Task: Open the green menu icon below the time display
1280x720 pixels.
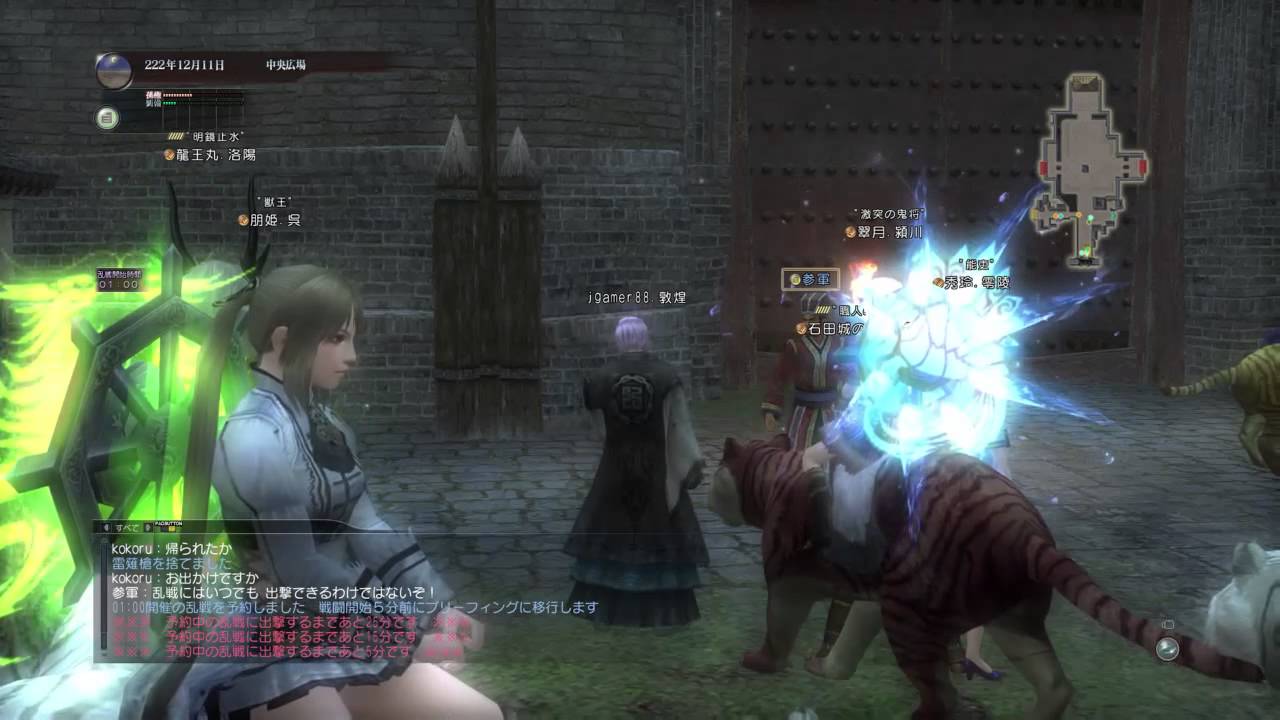Action: tap(107, 118)
